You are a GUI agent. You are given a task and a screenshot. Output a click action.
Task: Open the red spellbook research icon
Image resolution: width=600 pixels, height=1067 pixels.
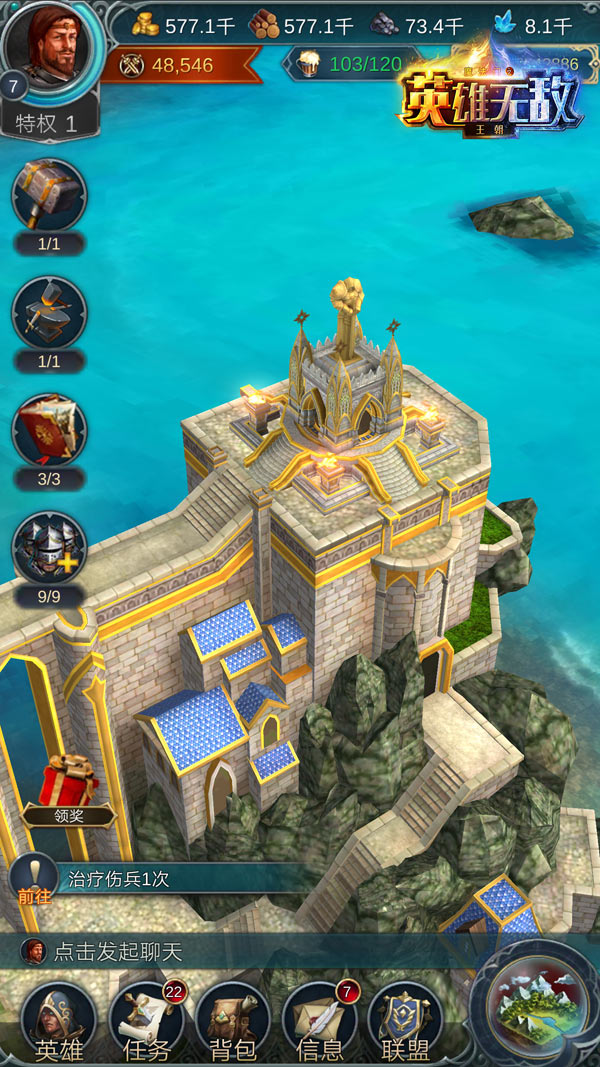[49, 431]
